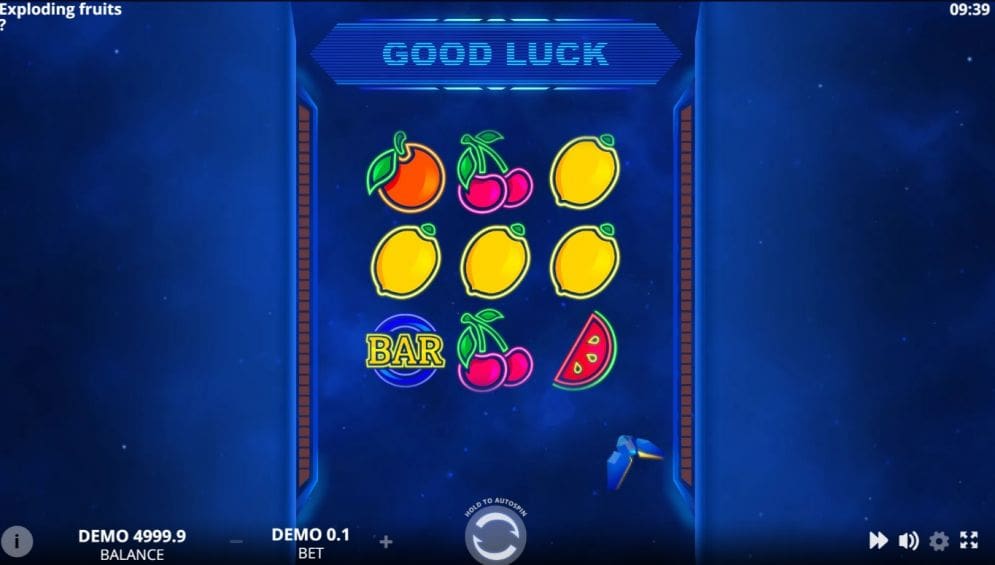The width and height of the screenshot is (995, 565).
Task: Open the gear settings menu
Action: (939, 541)
